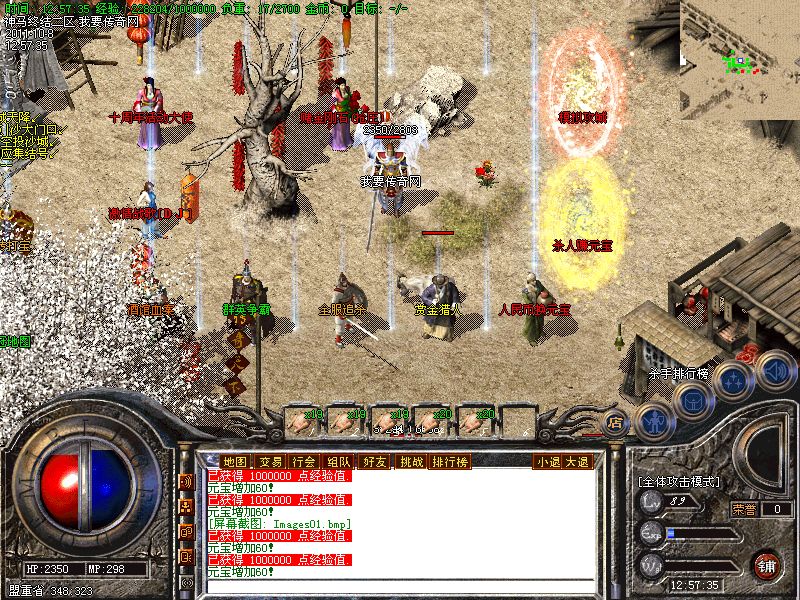800x600 pixels.
Task: Click the 交易 trade button
Action: point(270,461)
